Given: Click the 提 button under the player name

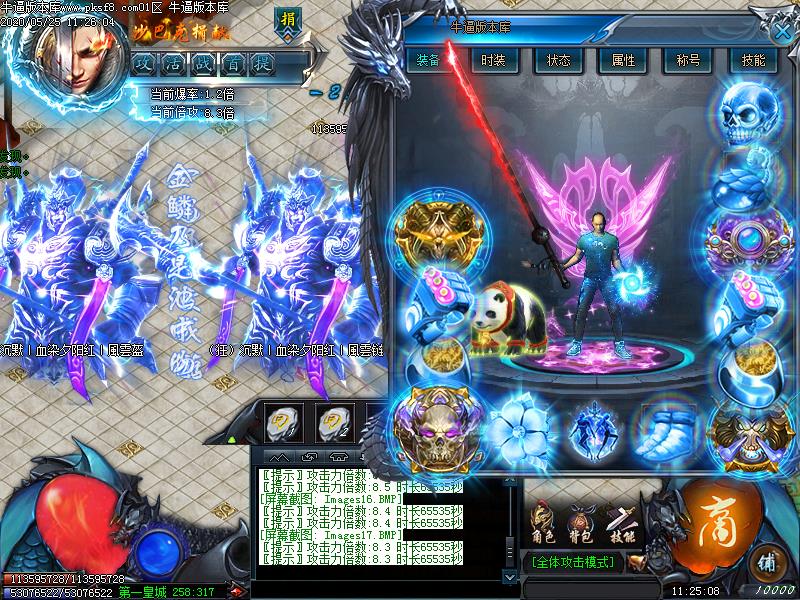Looking at the screenshot, I should pos(264,62).
